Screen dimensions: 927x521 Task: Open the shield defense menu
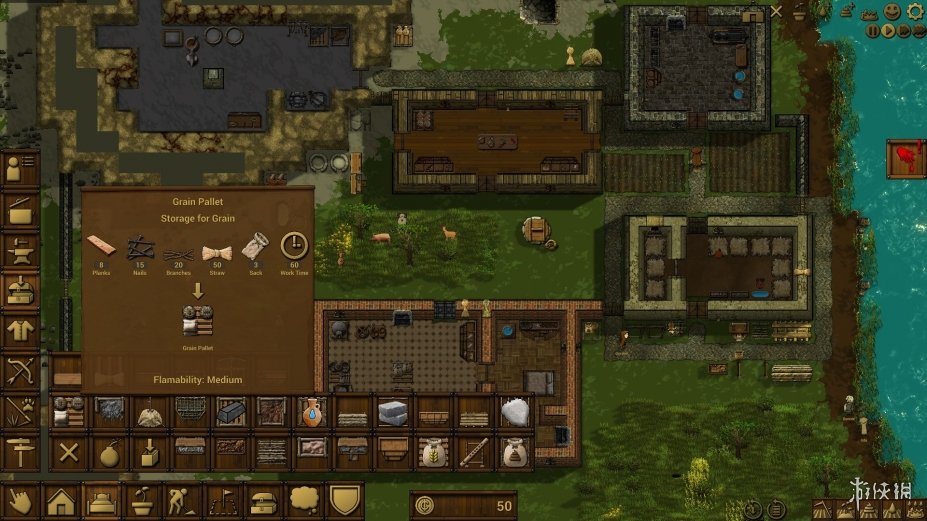[x=345, y=500]
